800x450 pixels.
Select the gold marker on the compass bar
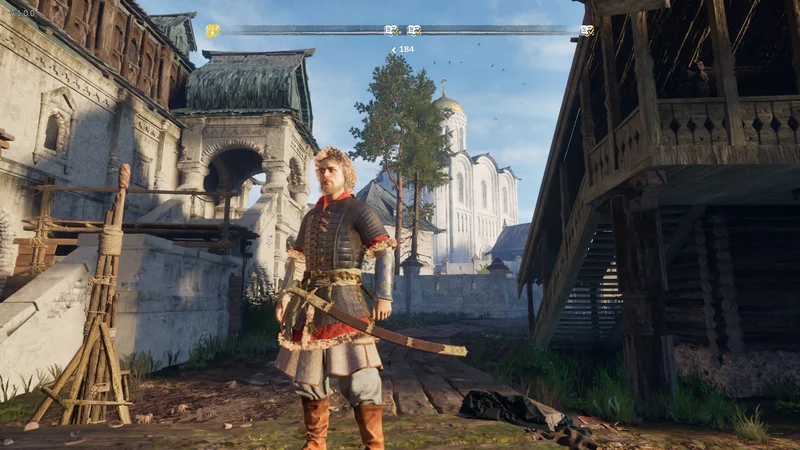pyautogui.click(x=212, y=31)
